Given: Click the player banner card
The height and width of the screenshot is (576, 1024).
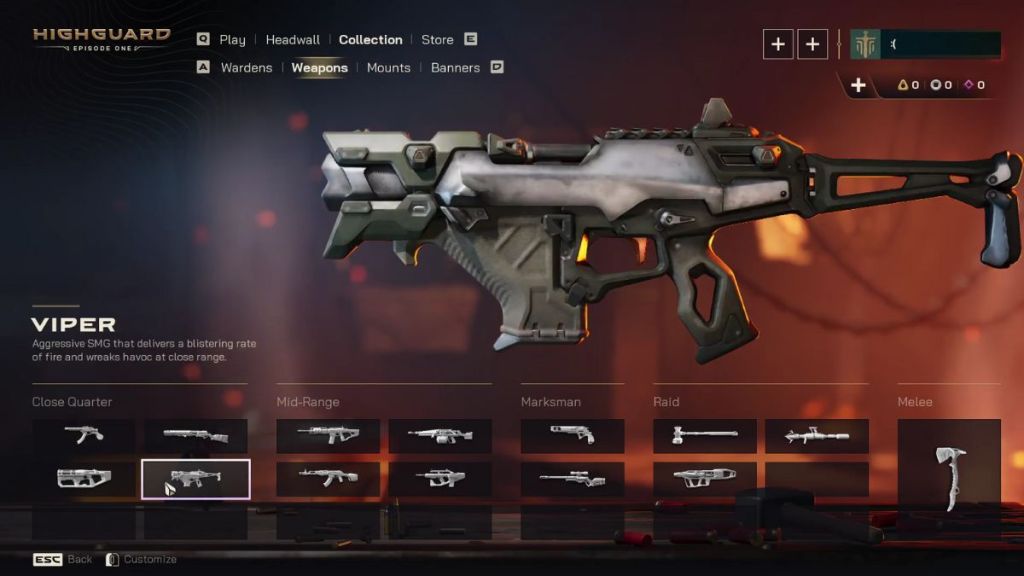Looking at the screenshot, I should tap(924, 45).
